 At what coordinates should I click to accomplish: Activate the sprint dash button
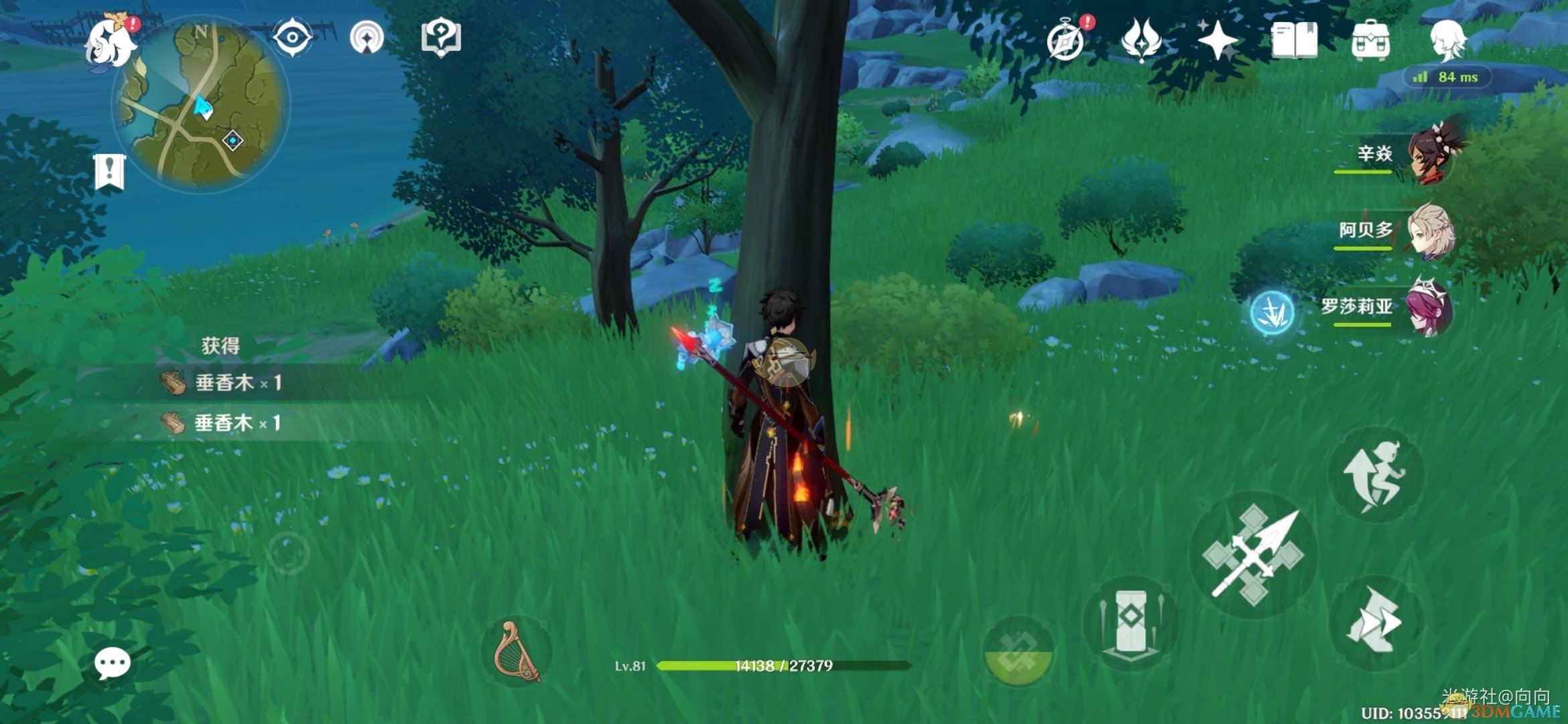[1375, 622]
